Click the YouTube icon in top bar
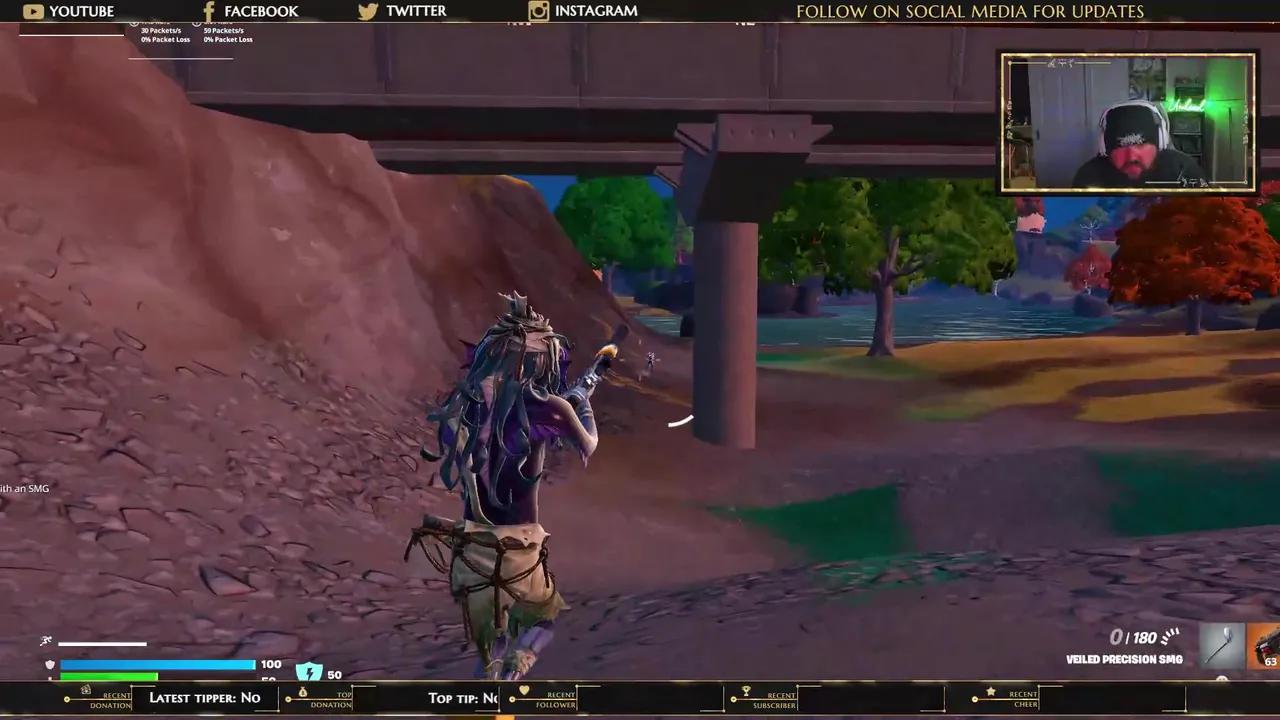Viewport: 1280px width, 720px height. click(33, 11)
